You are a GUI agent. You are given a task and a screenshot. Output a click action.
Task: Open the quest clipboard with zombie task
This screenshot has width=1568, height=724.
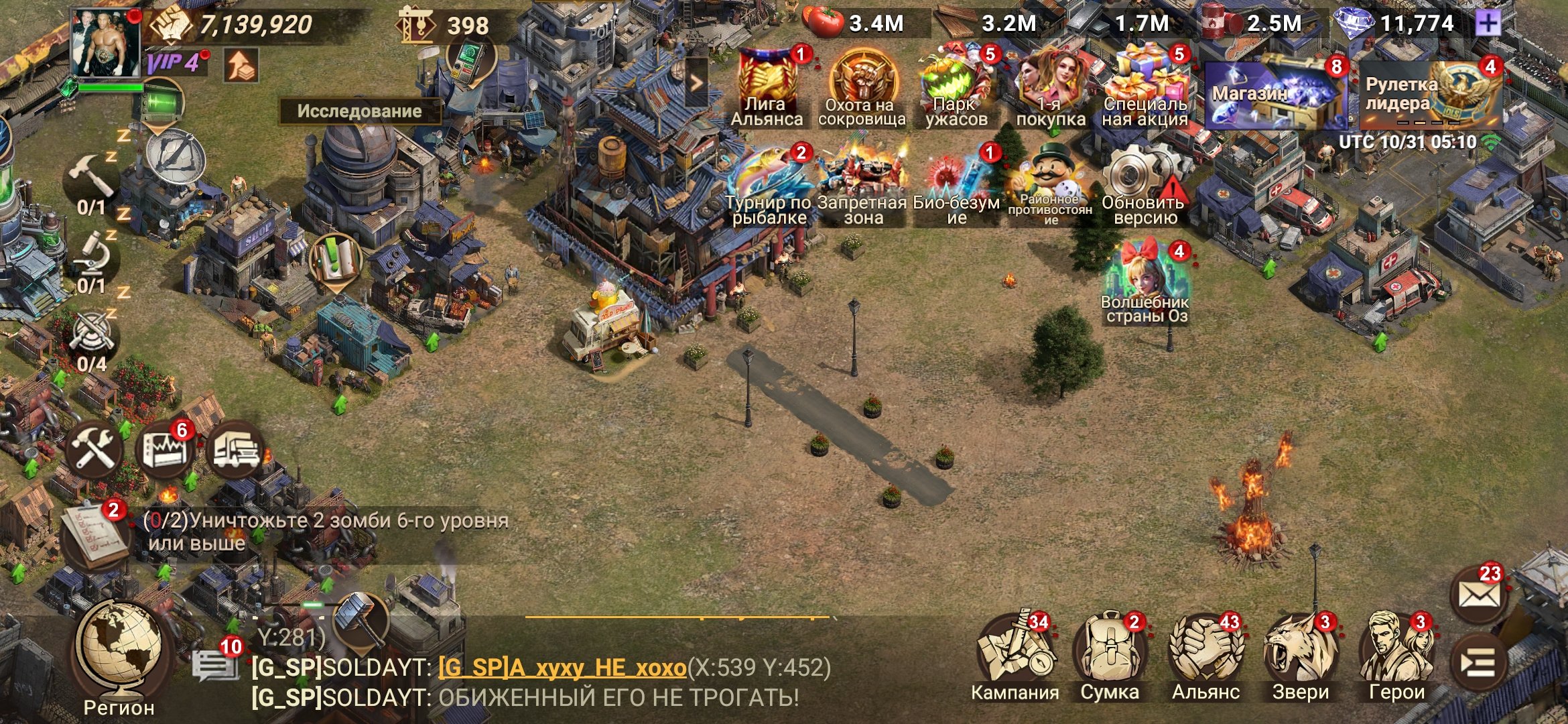click(94, 536)
